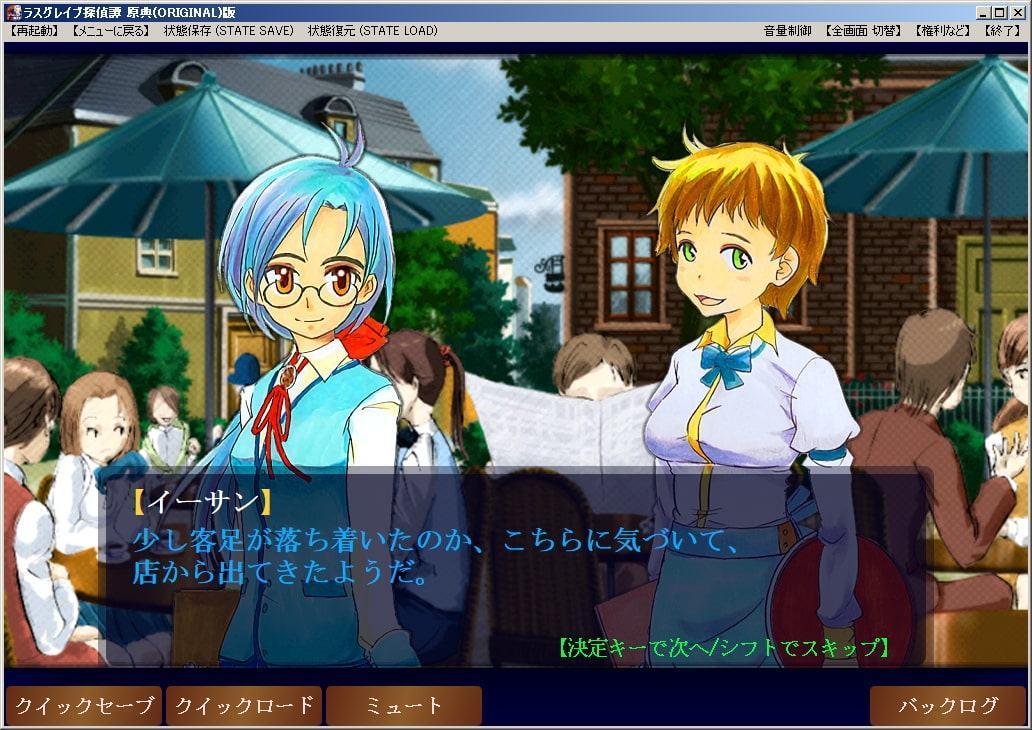Load the quick save with クイックロード
This screenshot has height=730, width=1032.
[244, 706]
